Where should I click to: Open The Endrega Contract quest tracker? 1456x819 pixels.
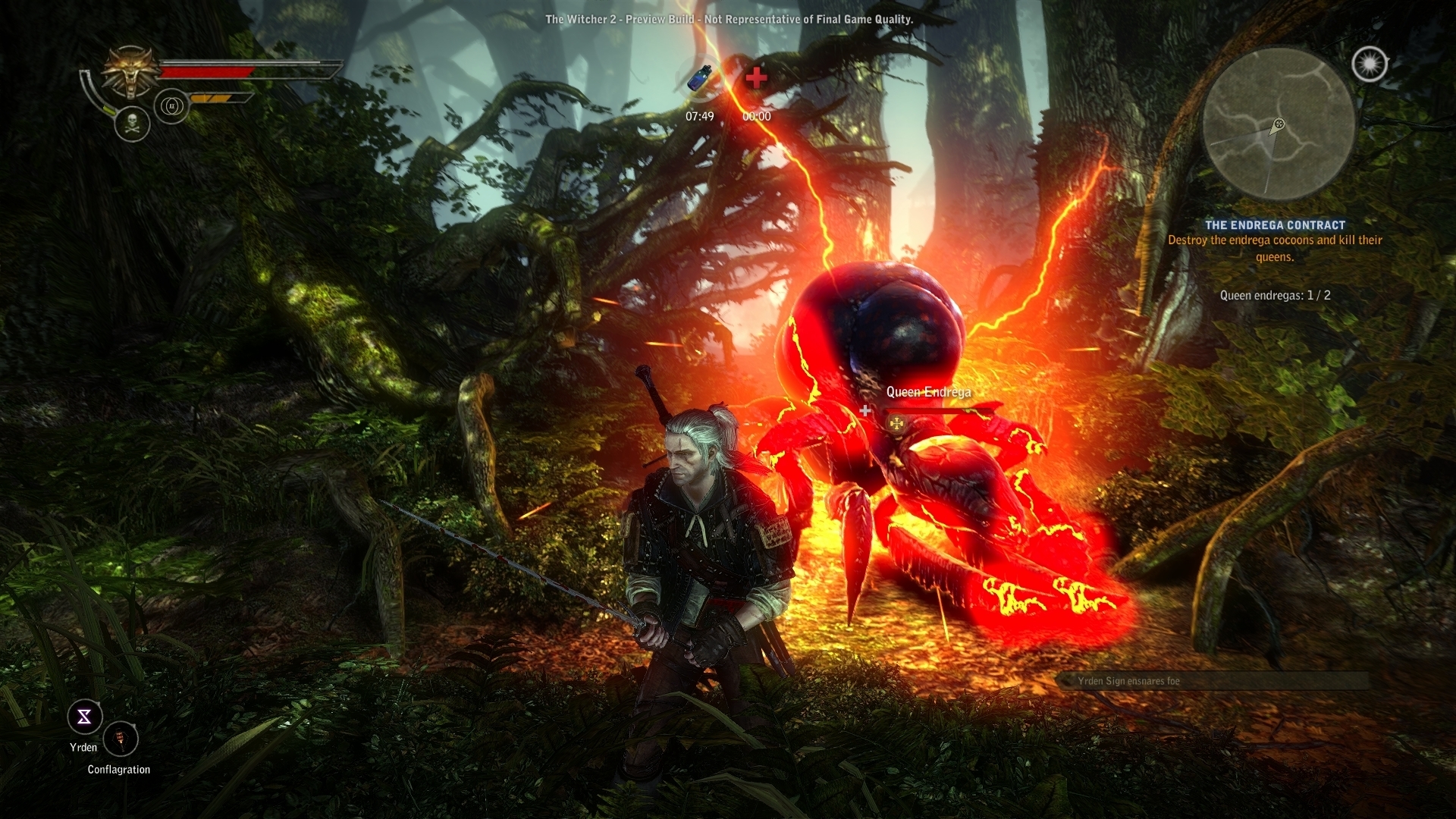click(x=1275, y=225)
